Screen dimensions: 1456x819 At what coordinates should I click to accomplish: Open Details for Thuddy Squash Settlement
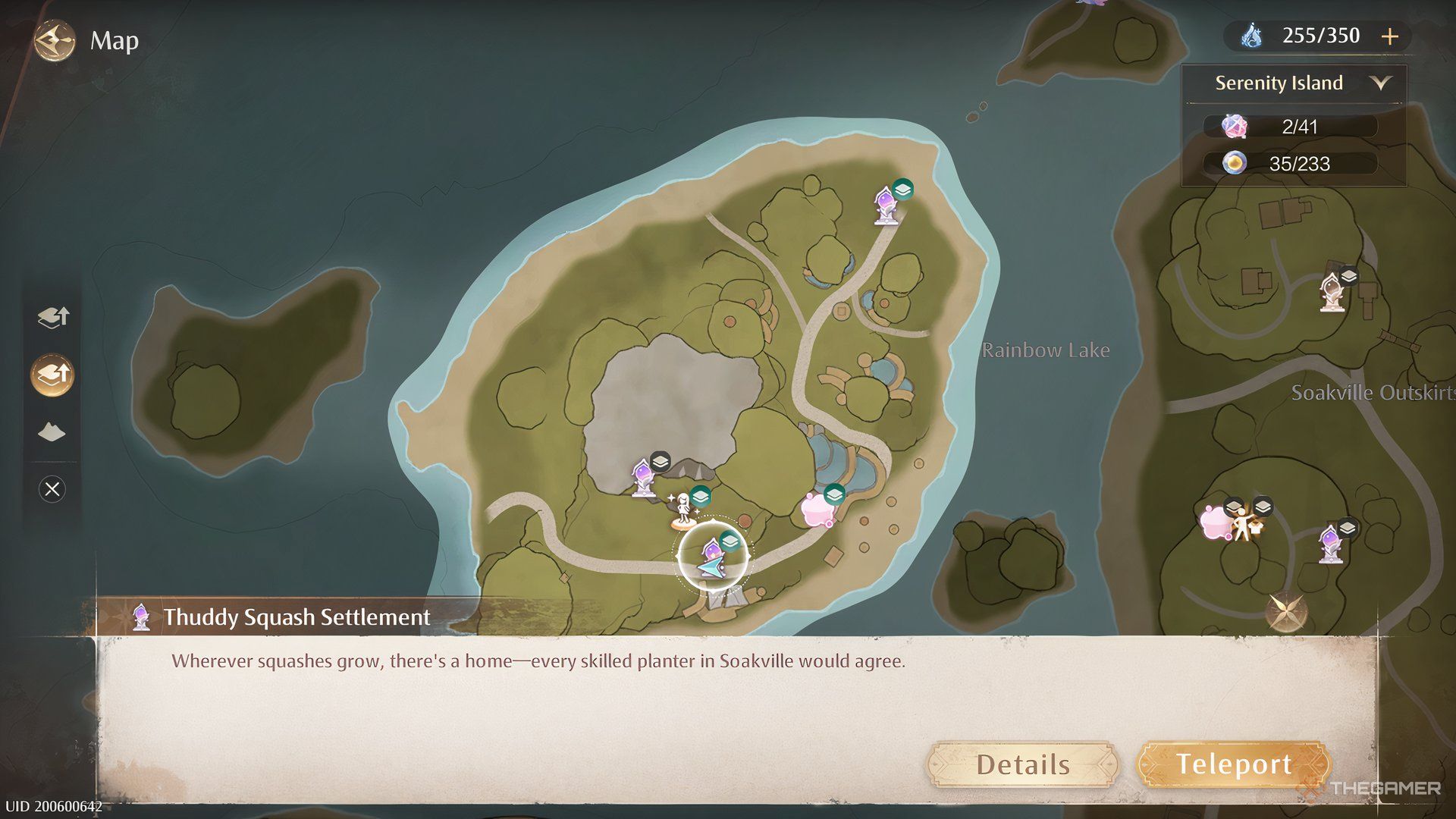click(1022, 764)
